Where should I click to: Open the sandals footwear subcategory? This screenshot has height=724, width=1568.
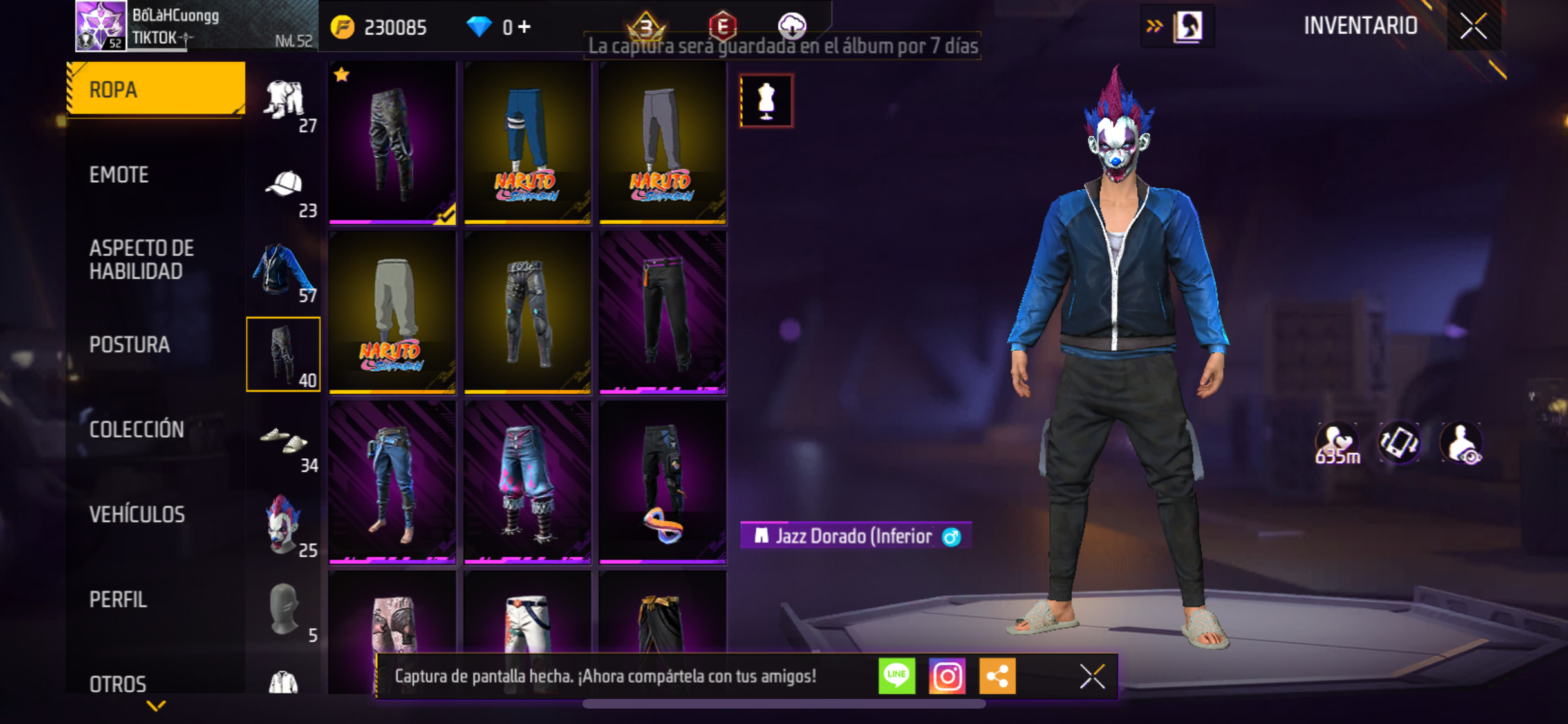pyautogui.click(x=284, y=443)
